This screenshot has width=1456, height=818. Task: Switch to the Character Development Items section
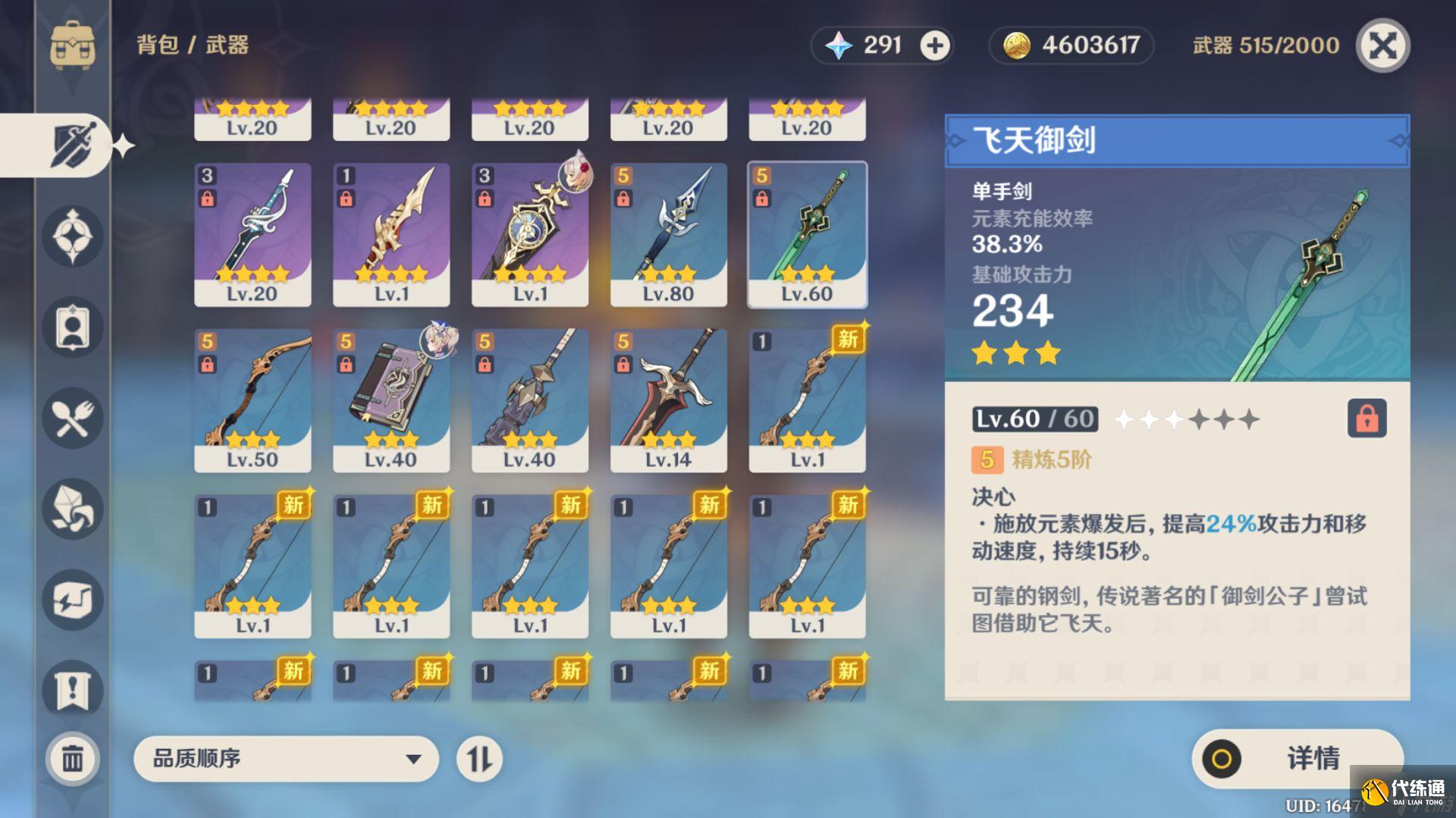[72, 328]
